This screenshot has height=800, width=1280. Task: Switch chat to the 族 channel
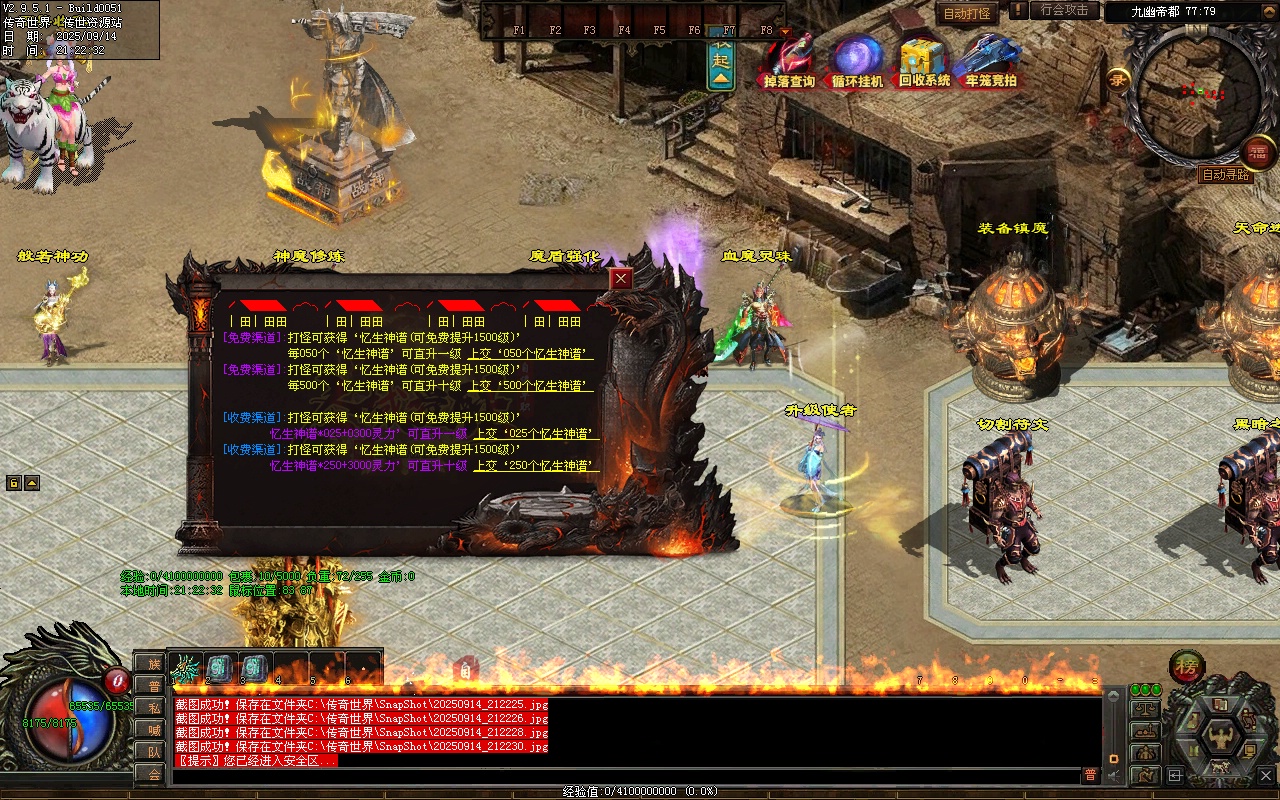click(x=153, y=664)
